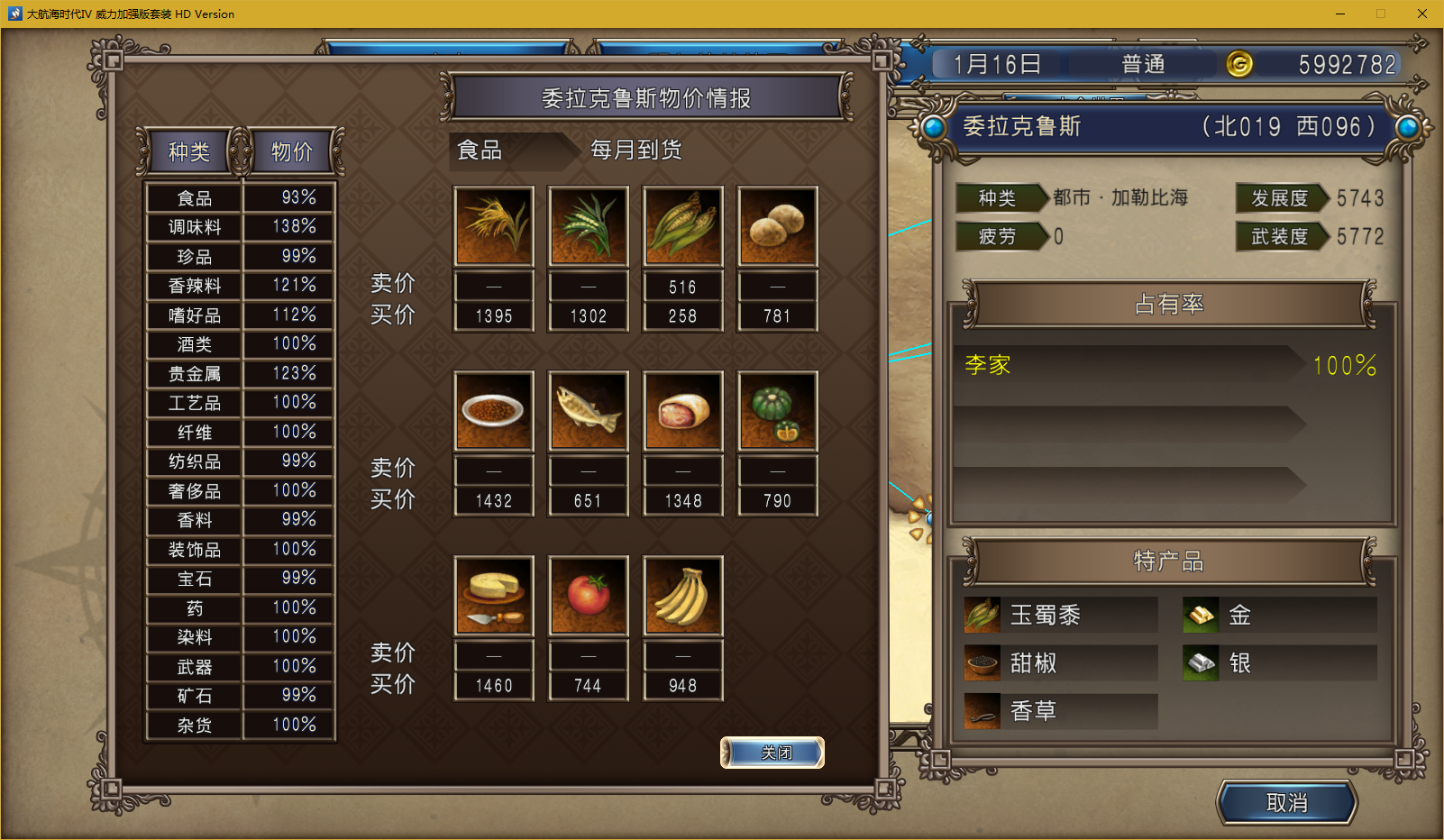Select the corn goods icon
The width and height of the screenshot is (1444, 840).
(x=682, y=226)
